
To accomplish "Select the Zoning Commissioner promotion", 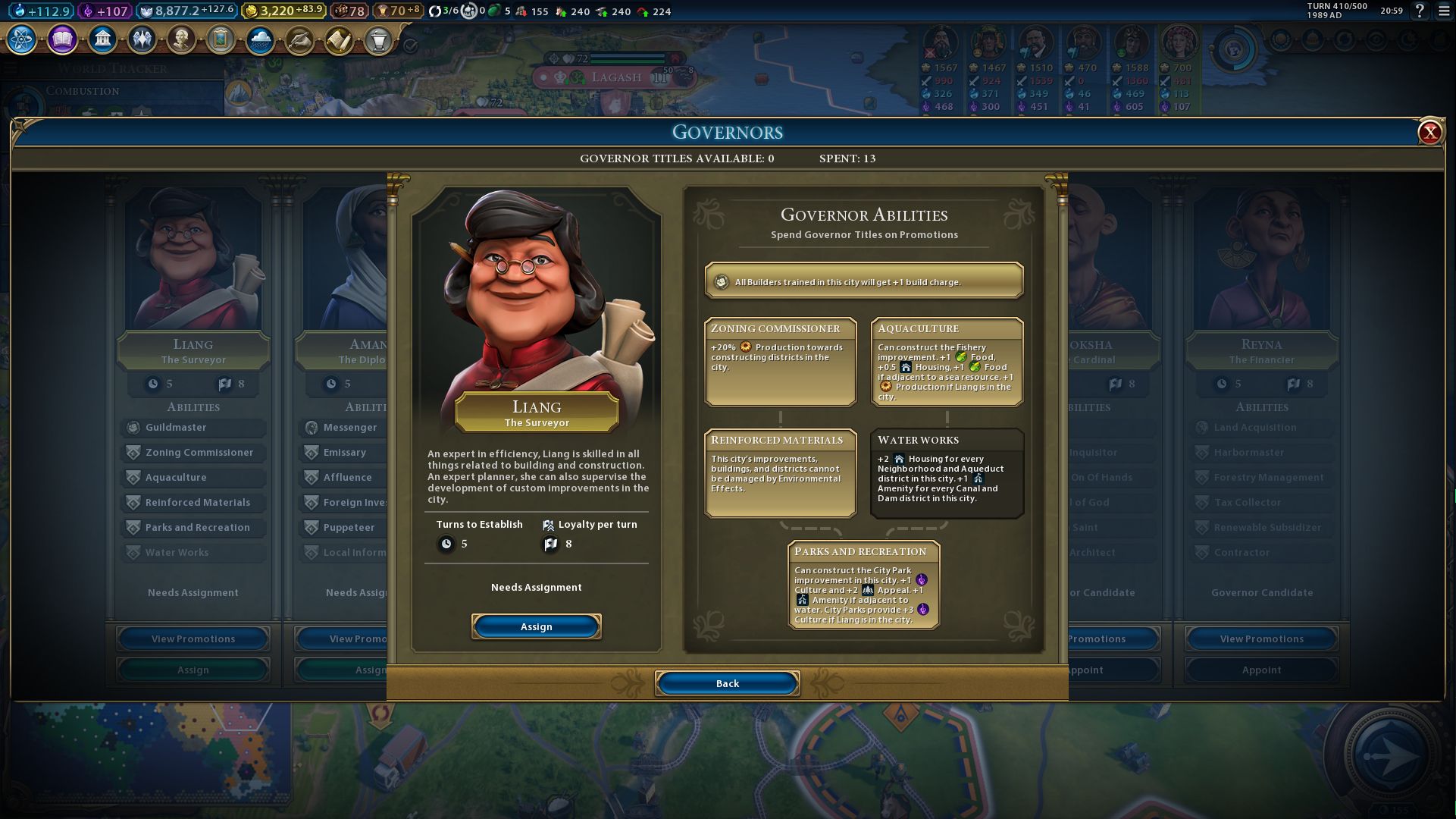I will (780, 362).
